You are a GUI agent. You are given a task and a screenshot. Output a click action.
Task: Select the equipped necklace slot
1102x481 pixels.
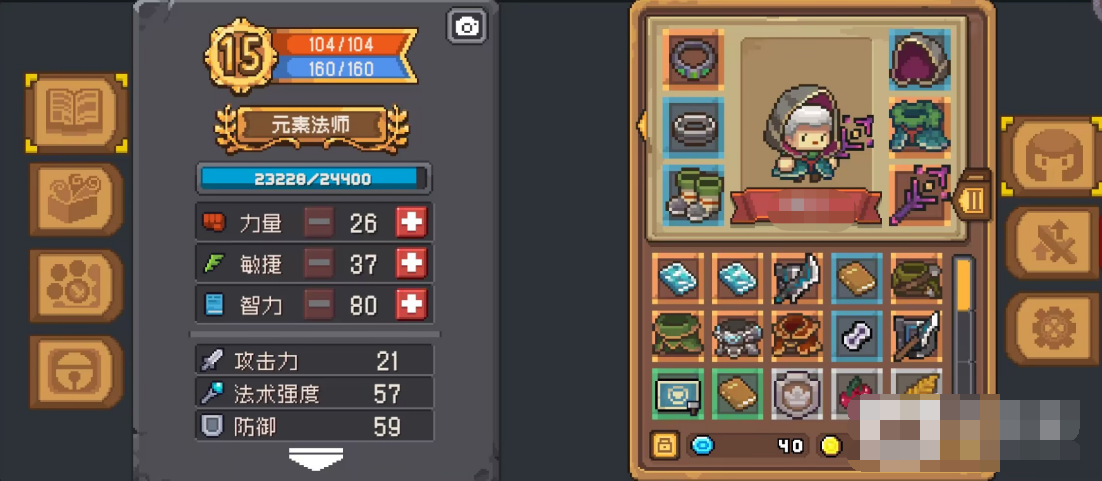[x=692, y=59]
